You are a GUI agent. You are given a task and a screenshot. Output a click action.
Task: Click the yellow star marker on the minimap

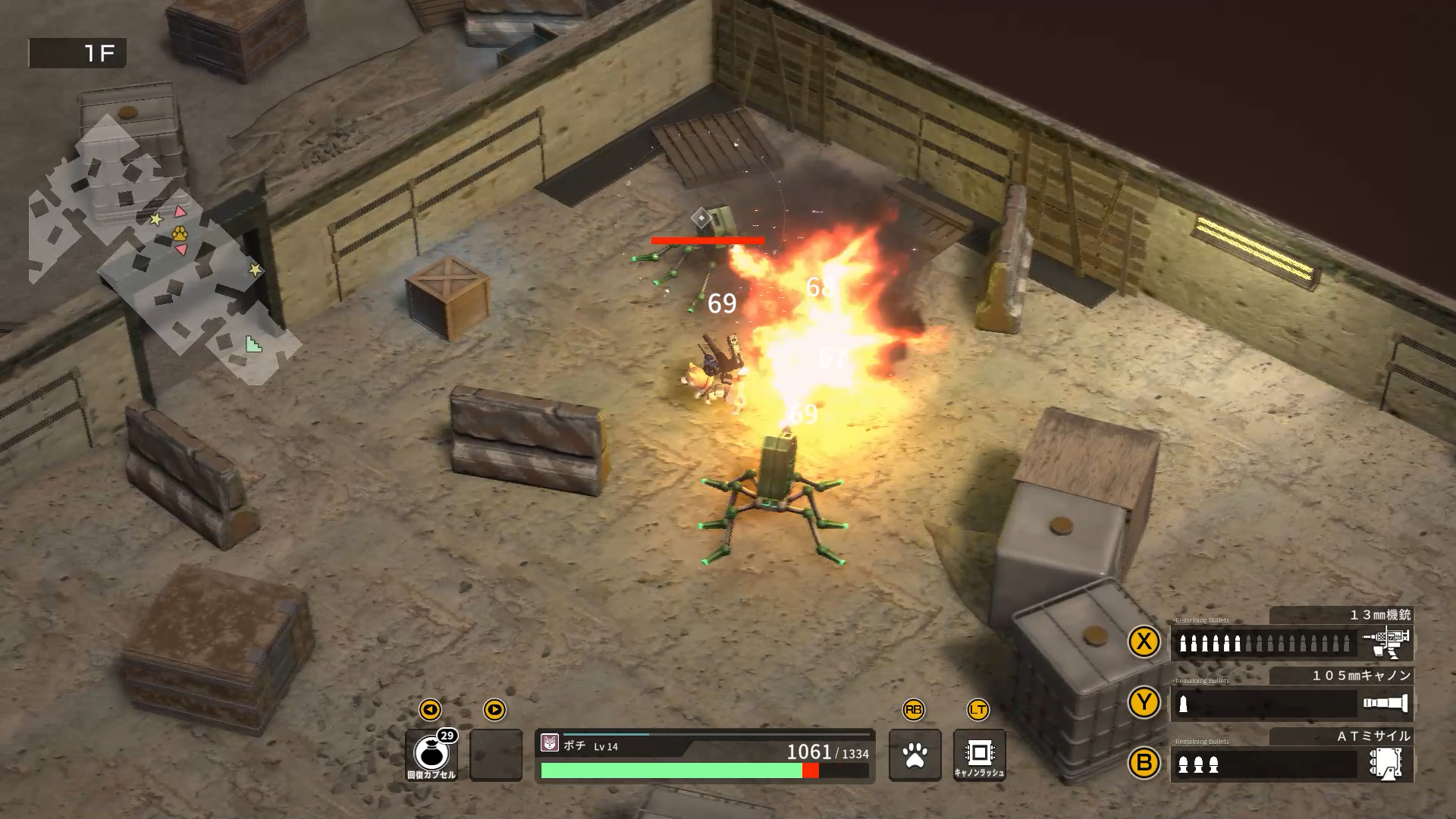(x=156, y=220)
